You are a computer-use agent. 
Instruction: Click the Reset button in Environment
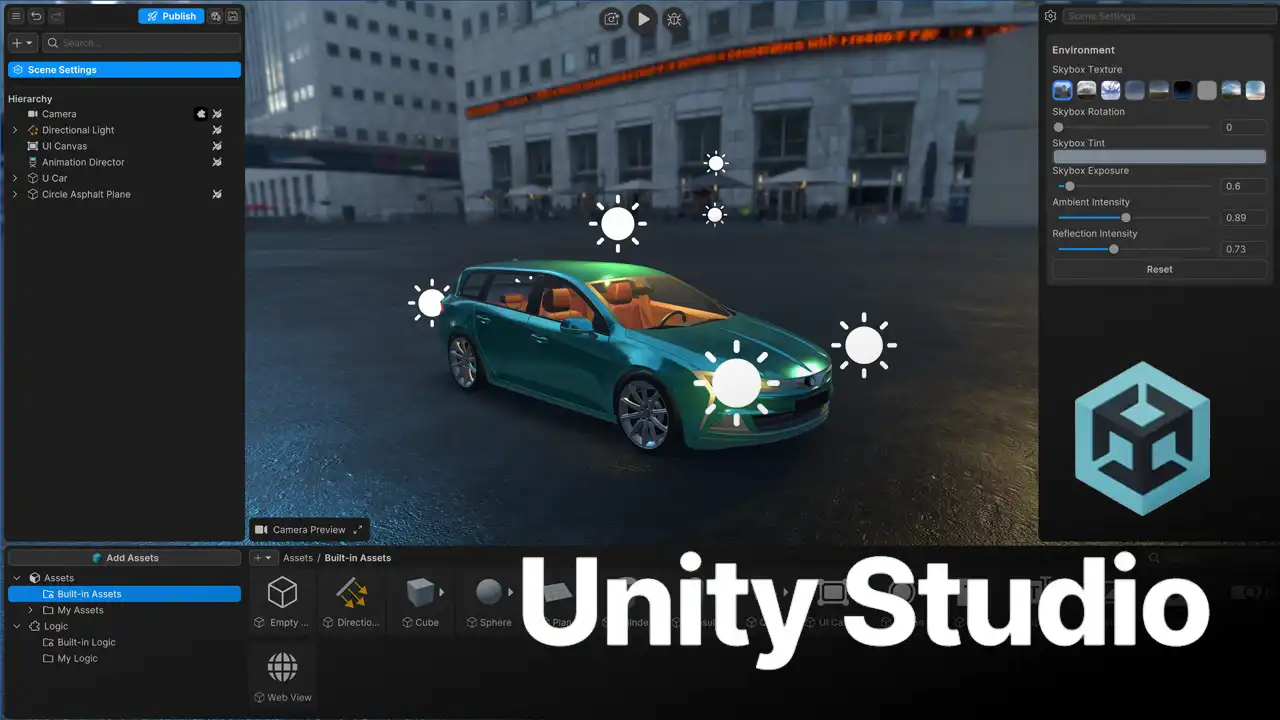click(x=1159, y=269)
